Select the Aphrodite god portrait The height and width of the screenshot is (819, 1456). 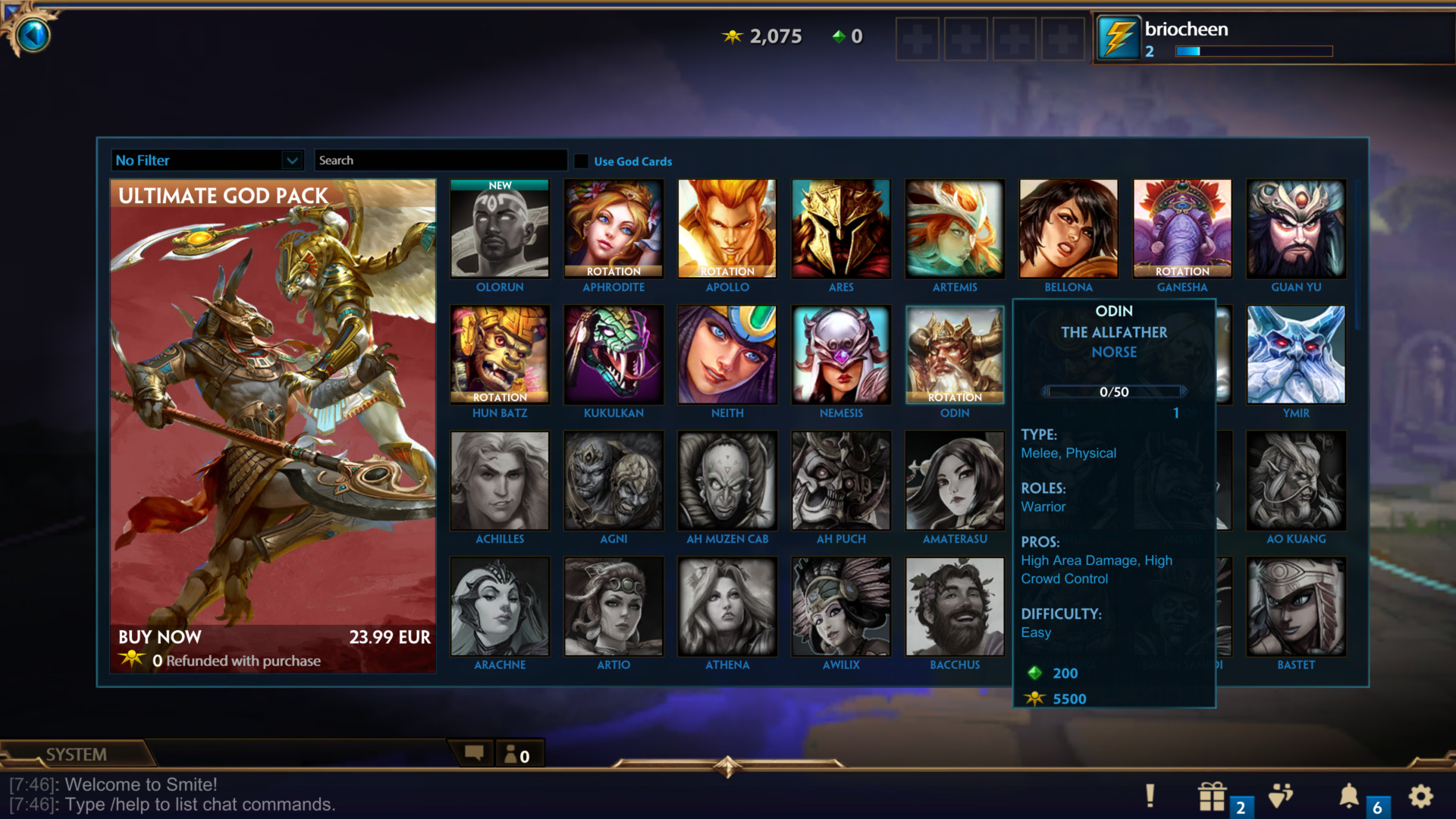click(613, 227)
